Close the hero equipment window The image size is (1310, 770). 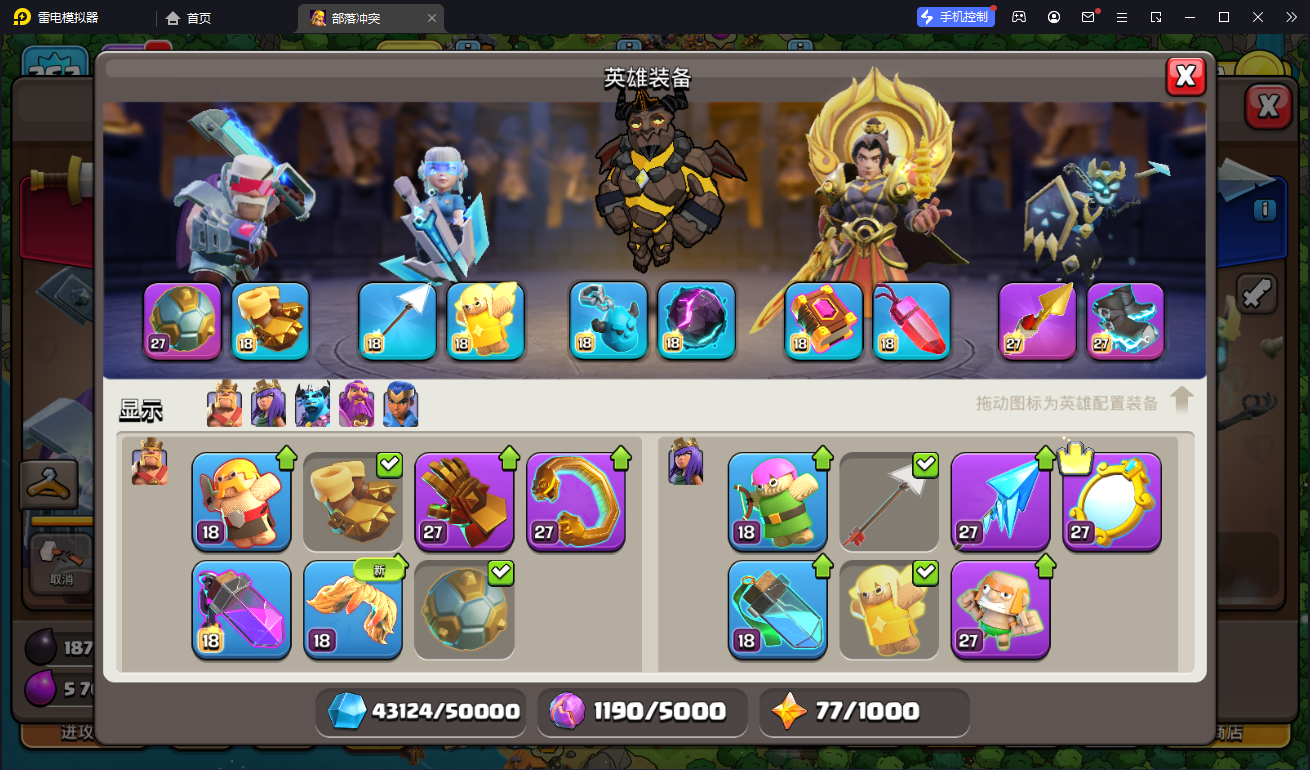(x=1185, y=76)
